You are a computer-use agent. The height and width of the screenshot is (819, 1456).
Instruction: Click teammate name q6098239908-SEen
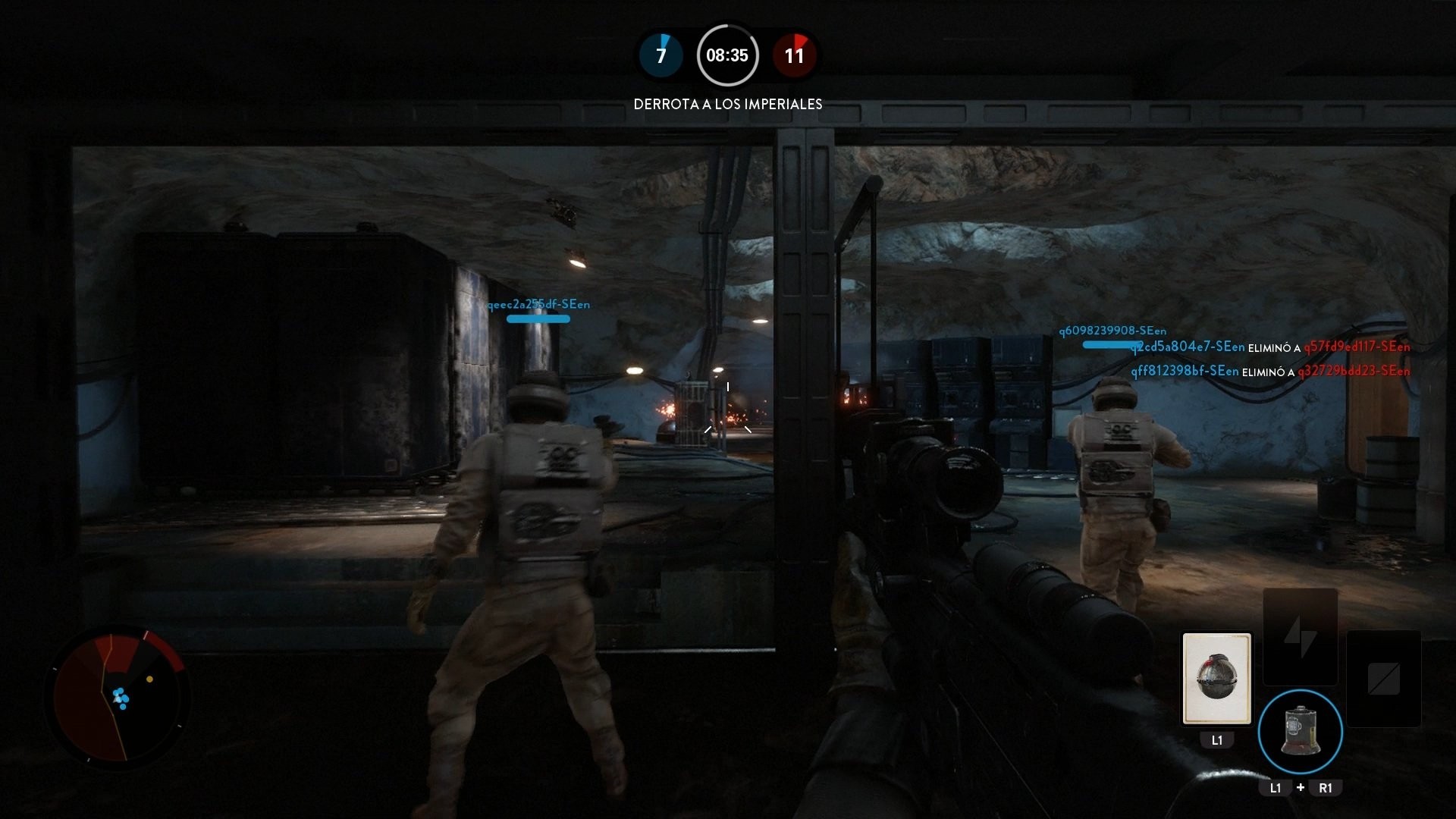click(x=1112, y=330)
